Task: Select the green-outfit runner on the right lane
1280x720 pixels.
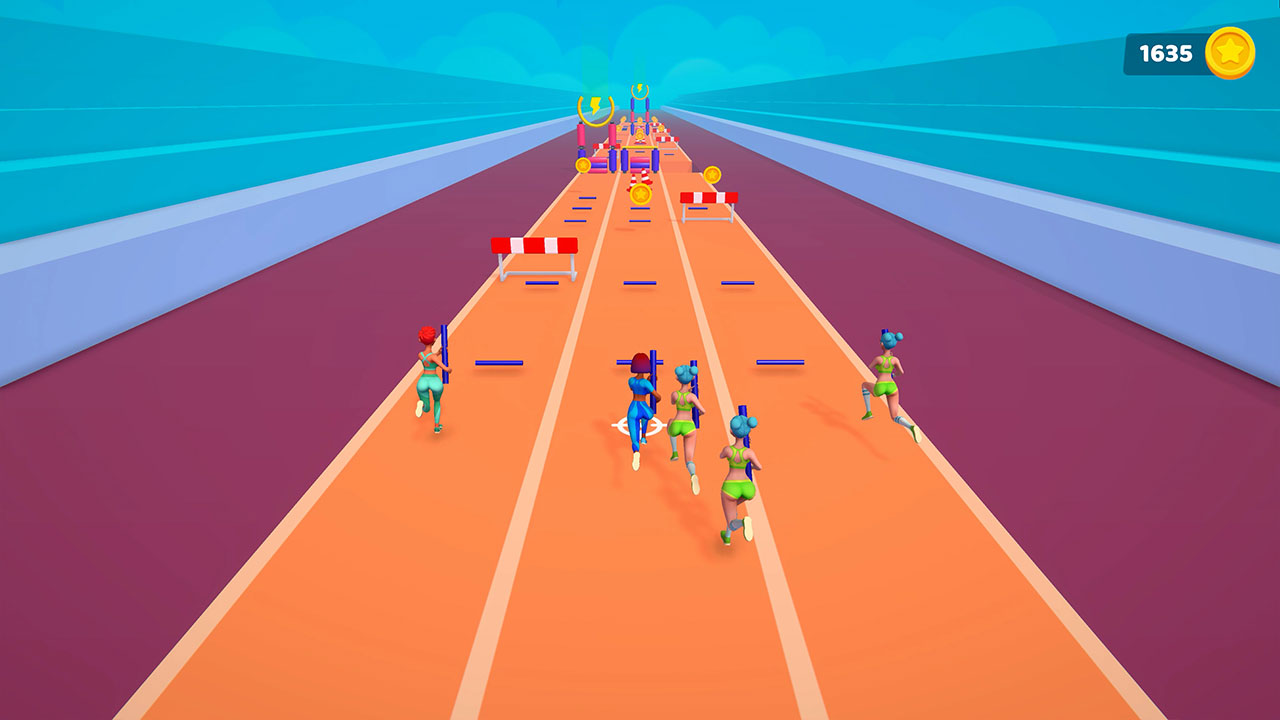Action: coord(888,382)
